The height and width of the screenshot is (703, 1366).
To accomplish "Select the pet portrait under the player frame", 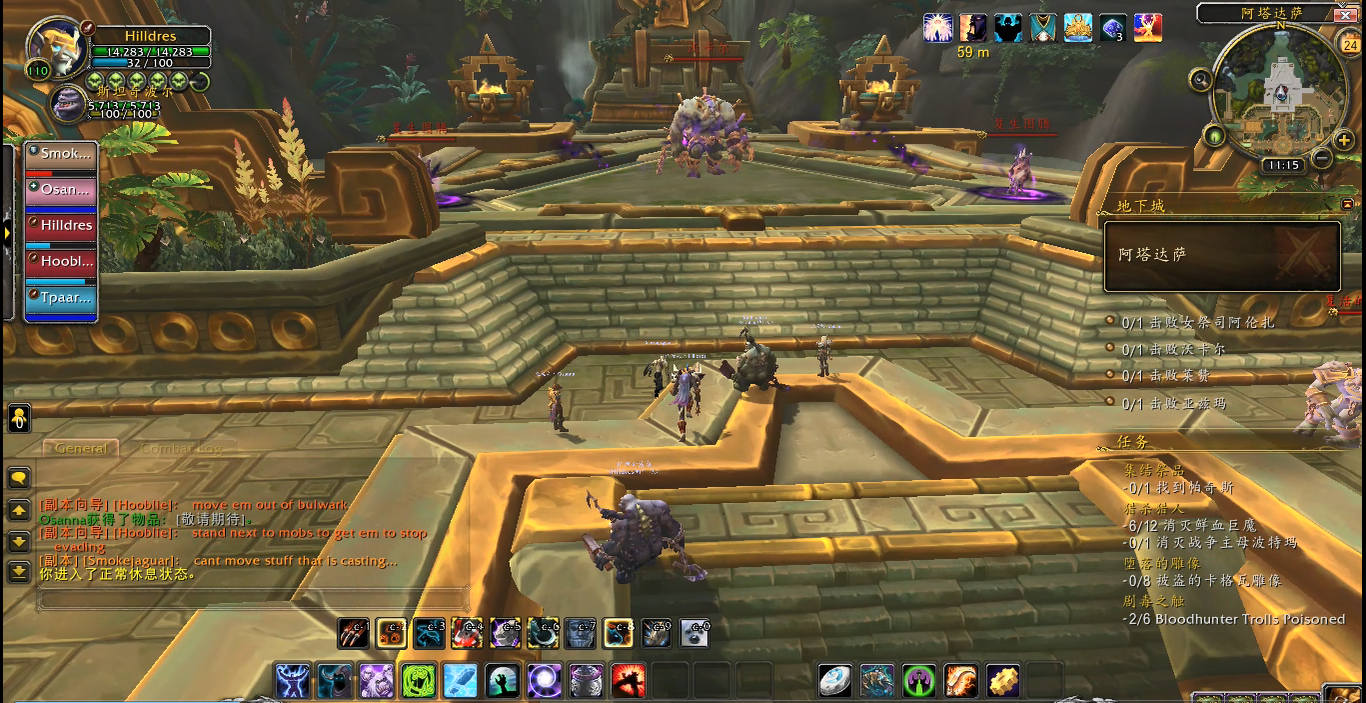I will pyautogui.click(x=69, y=102).
